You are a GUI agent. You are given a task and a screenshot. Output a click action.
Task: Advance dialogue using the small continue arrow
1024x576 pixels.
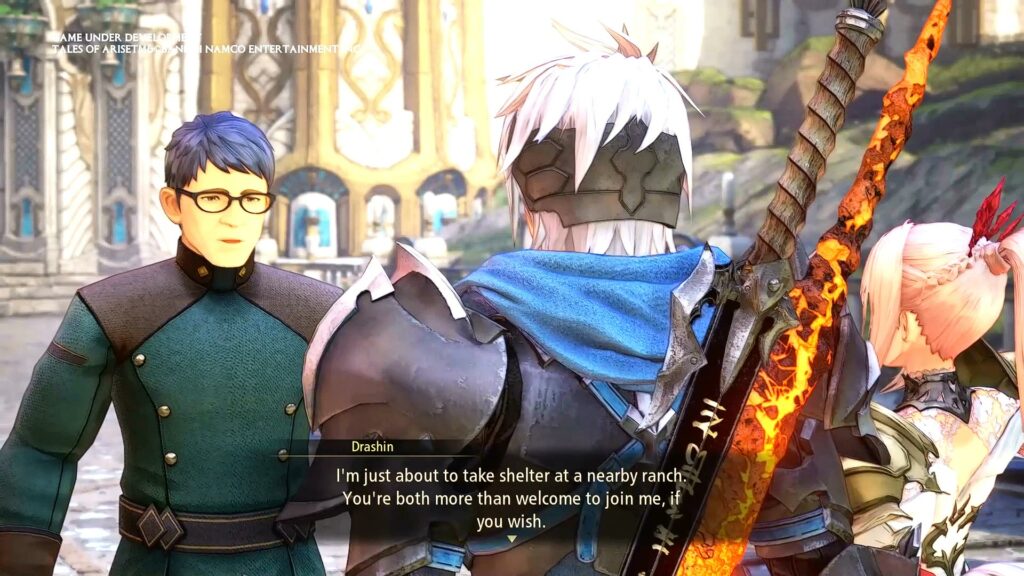512,539
